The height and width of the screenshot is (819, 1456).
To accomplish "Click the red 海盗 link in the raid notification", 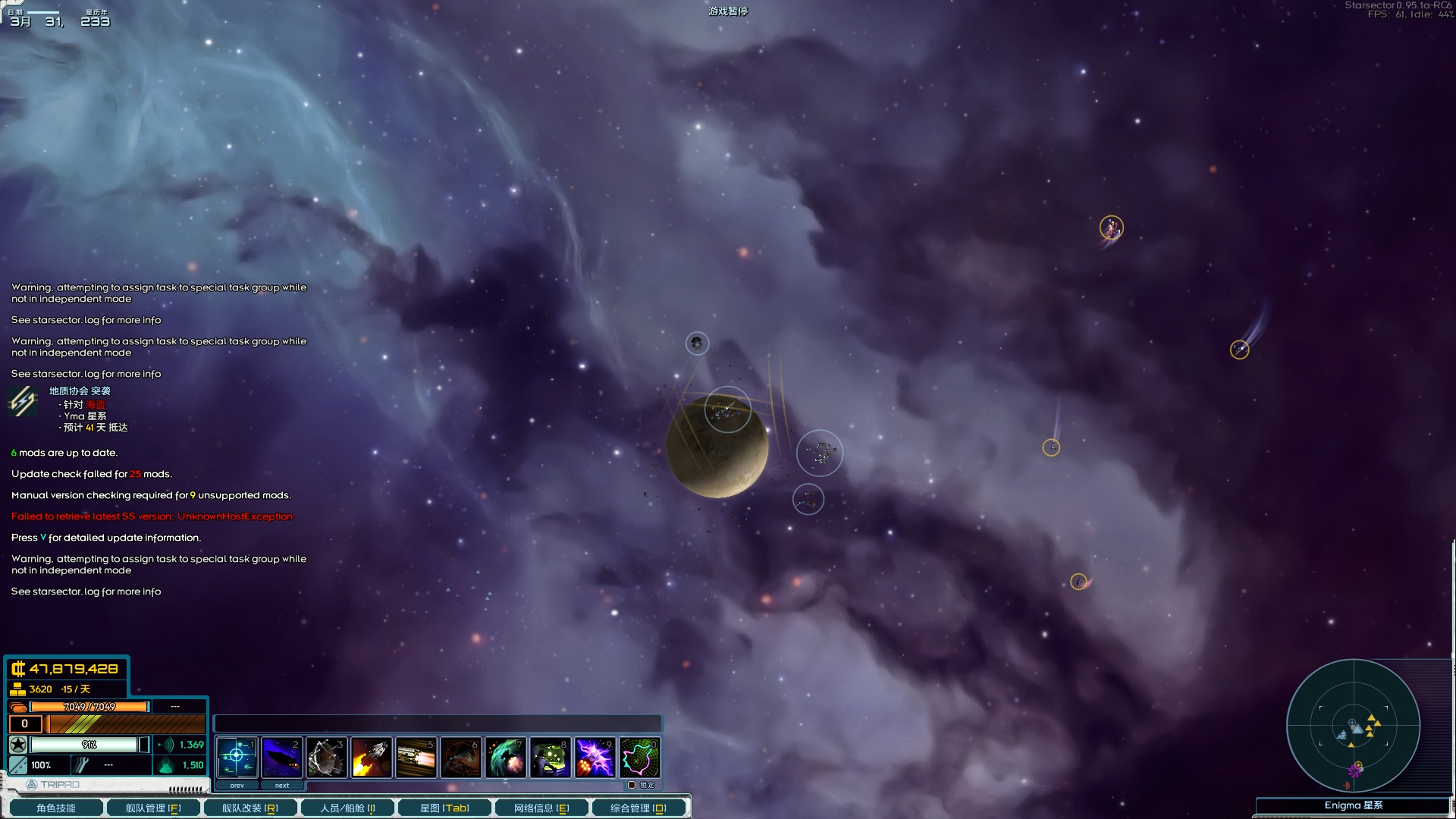I will [97, 405].
